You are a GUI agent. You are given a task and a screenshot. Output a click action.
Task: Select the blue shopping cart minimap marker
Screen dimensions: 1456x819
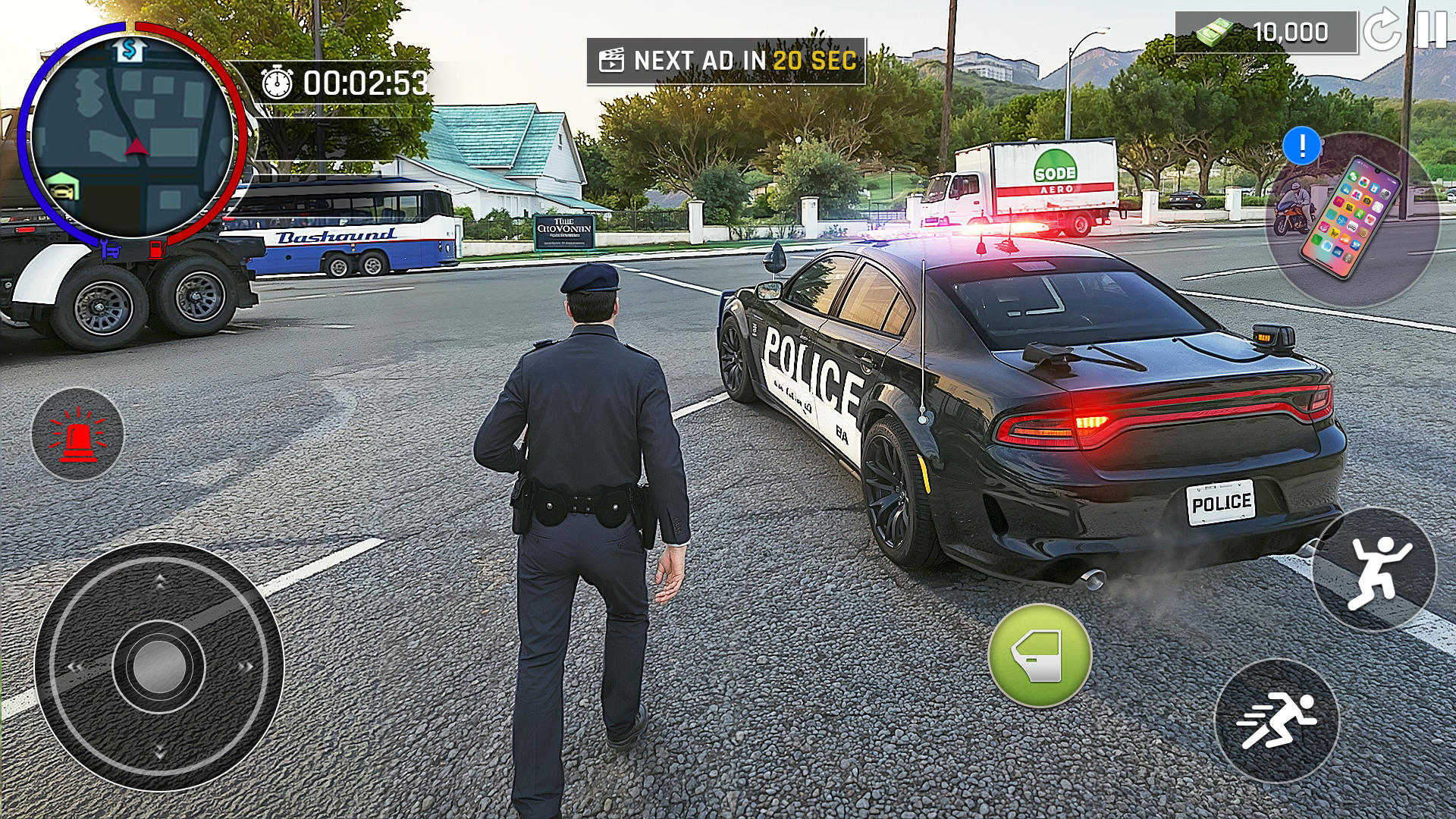[111, 248]
